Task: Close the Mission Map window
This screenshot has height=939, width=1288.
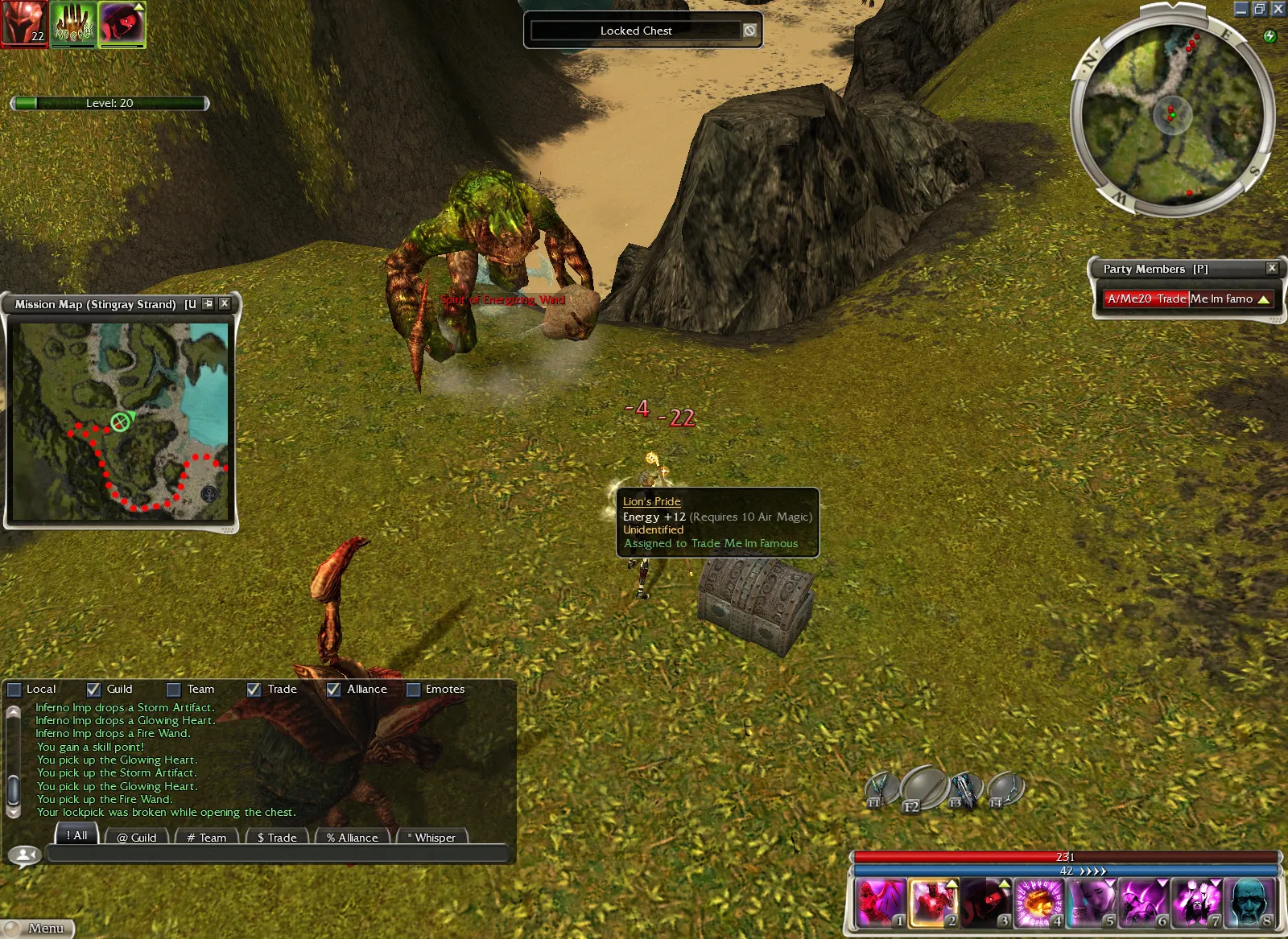Action: point(225,303)
